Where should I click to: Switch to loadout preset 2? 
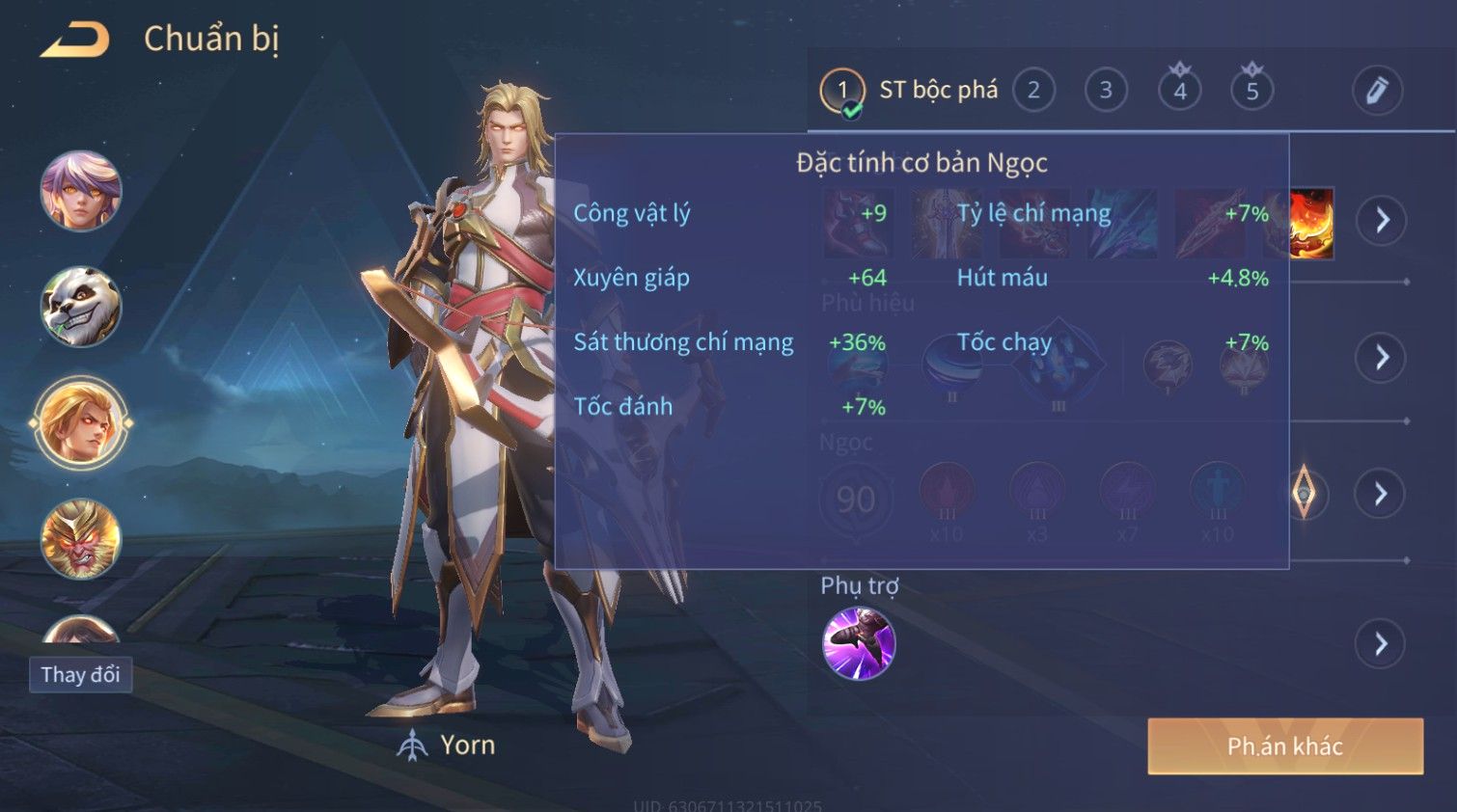tap(1033, 92)
